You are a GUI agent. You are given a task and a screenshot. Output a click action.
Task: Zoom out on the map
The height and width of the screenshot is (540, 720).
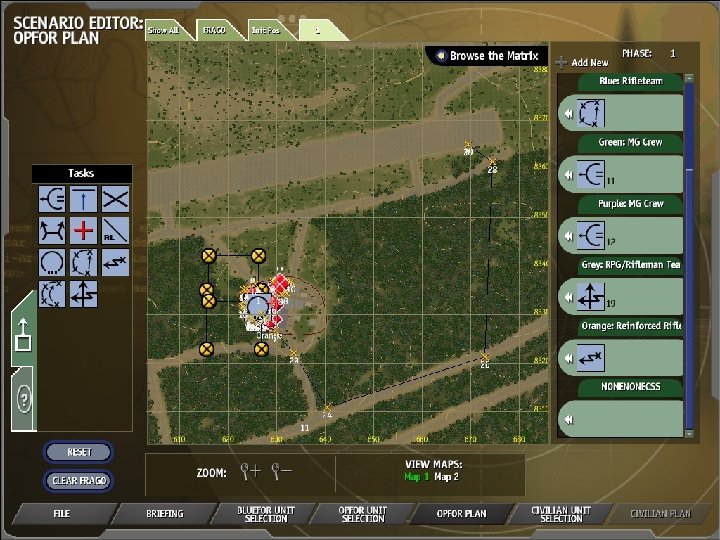coord(283,470)
